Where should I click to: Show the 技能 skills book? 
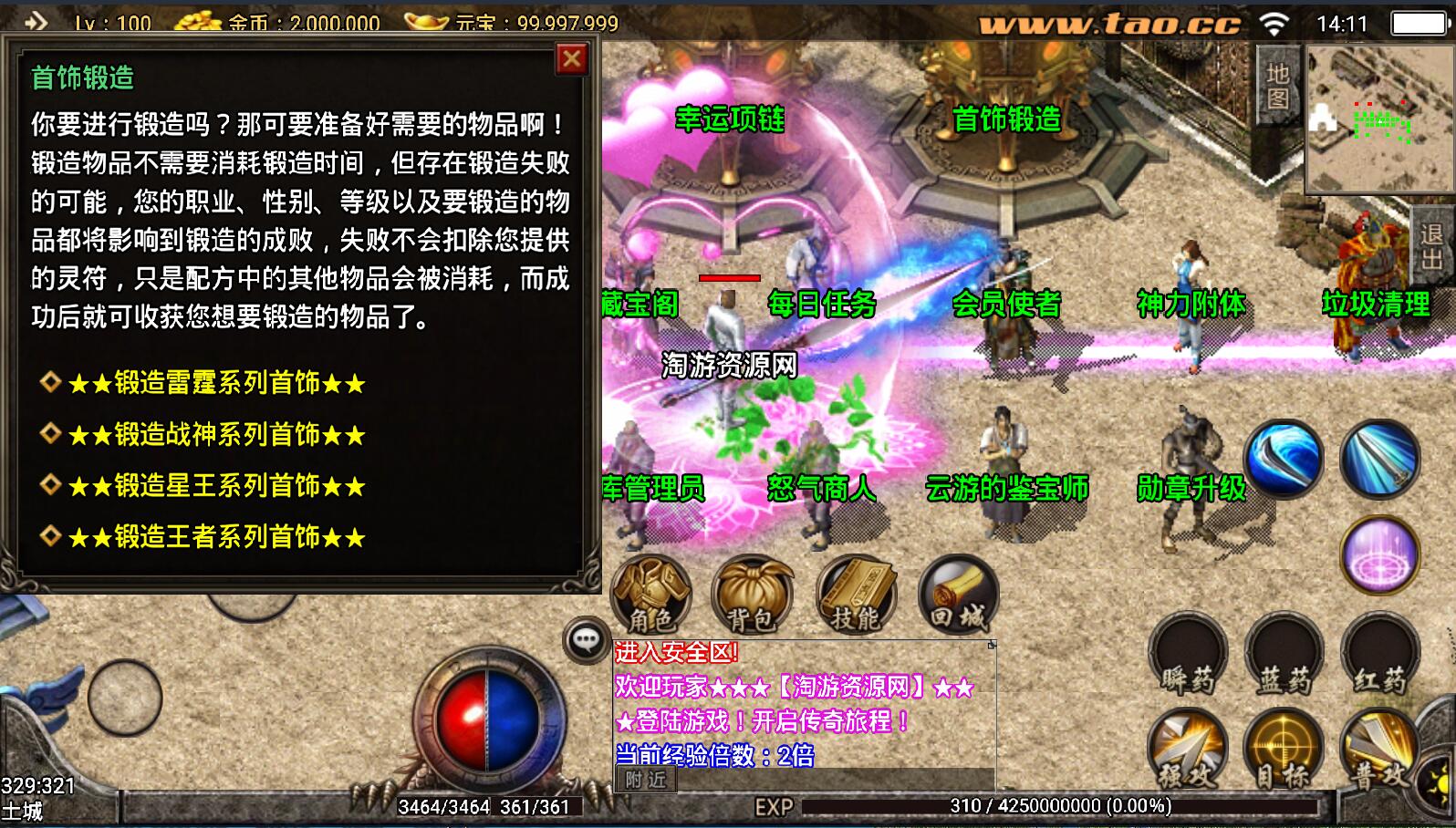[856, 595]
